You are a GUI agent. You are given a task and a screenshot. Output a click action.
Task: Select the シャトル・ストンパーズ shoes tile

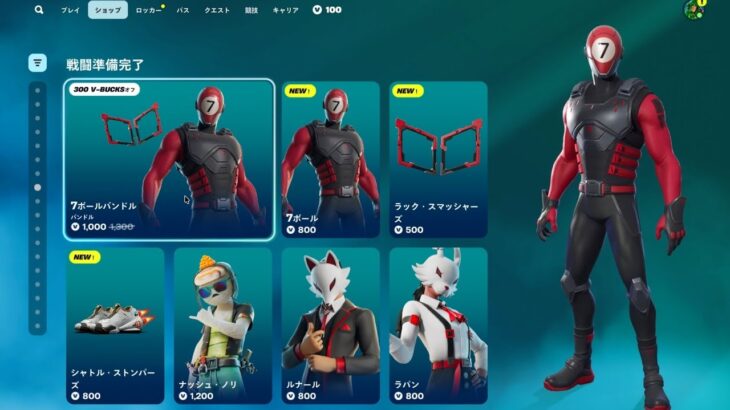pyautogui.click(x=115, y=325)
